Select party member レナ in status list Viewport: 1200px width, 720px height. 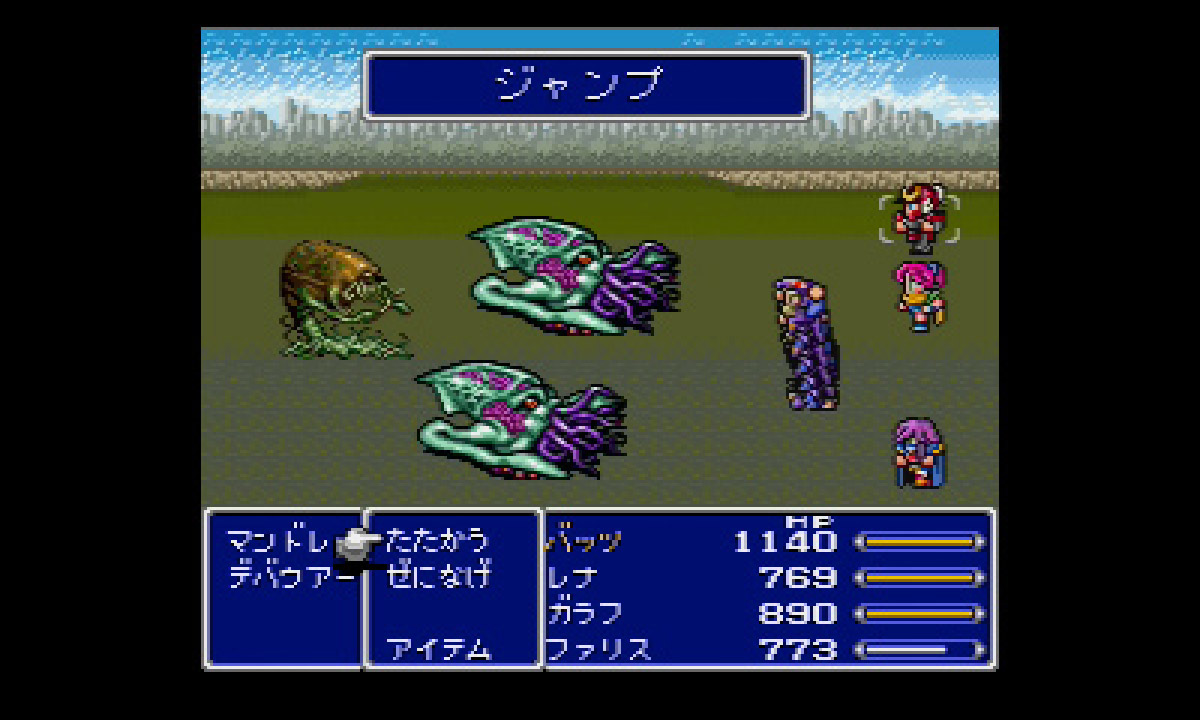click(x=576, y=578)
